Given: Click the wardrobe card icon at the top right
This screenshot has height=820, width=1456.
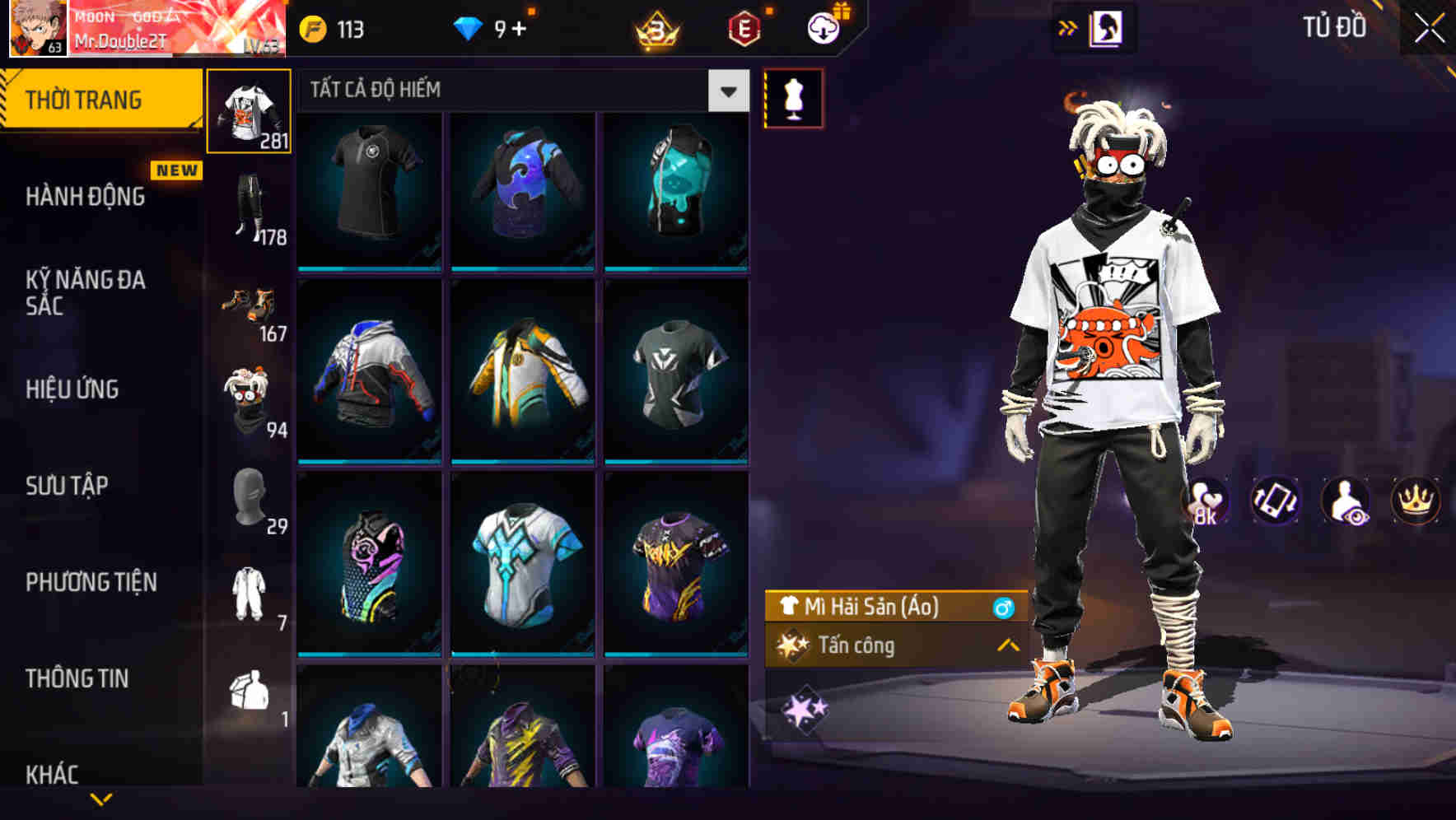Looking at the screenshot, I should [x=1105, y=26].
